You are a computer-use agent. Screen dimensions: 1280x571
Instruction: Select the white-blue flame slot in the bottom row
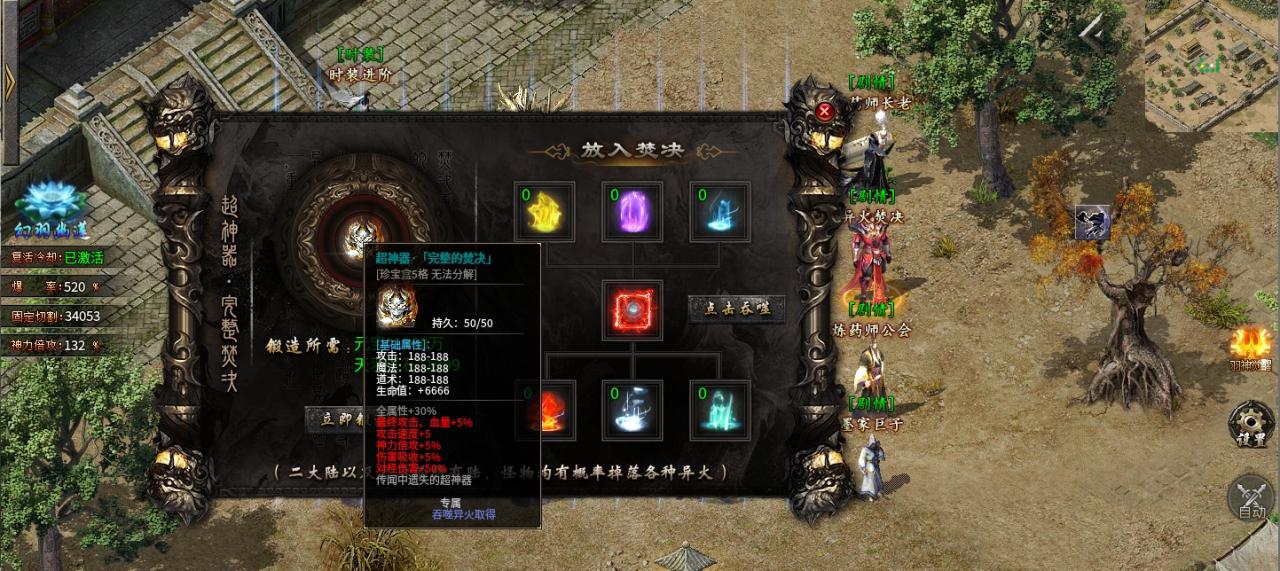631,409
